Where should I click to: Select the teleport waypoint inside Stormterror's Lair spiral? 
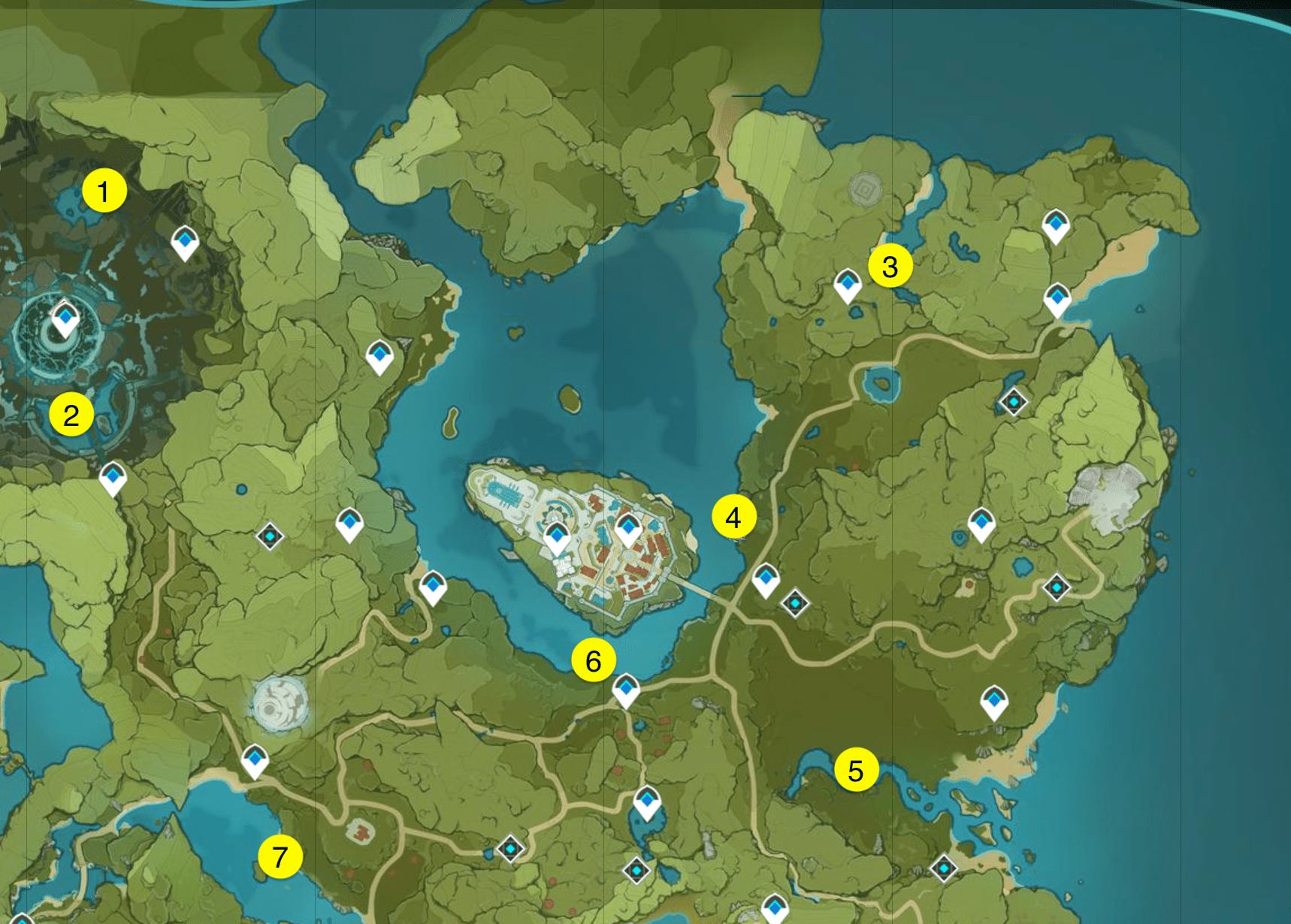coord(64,317)
